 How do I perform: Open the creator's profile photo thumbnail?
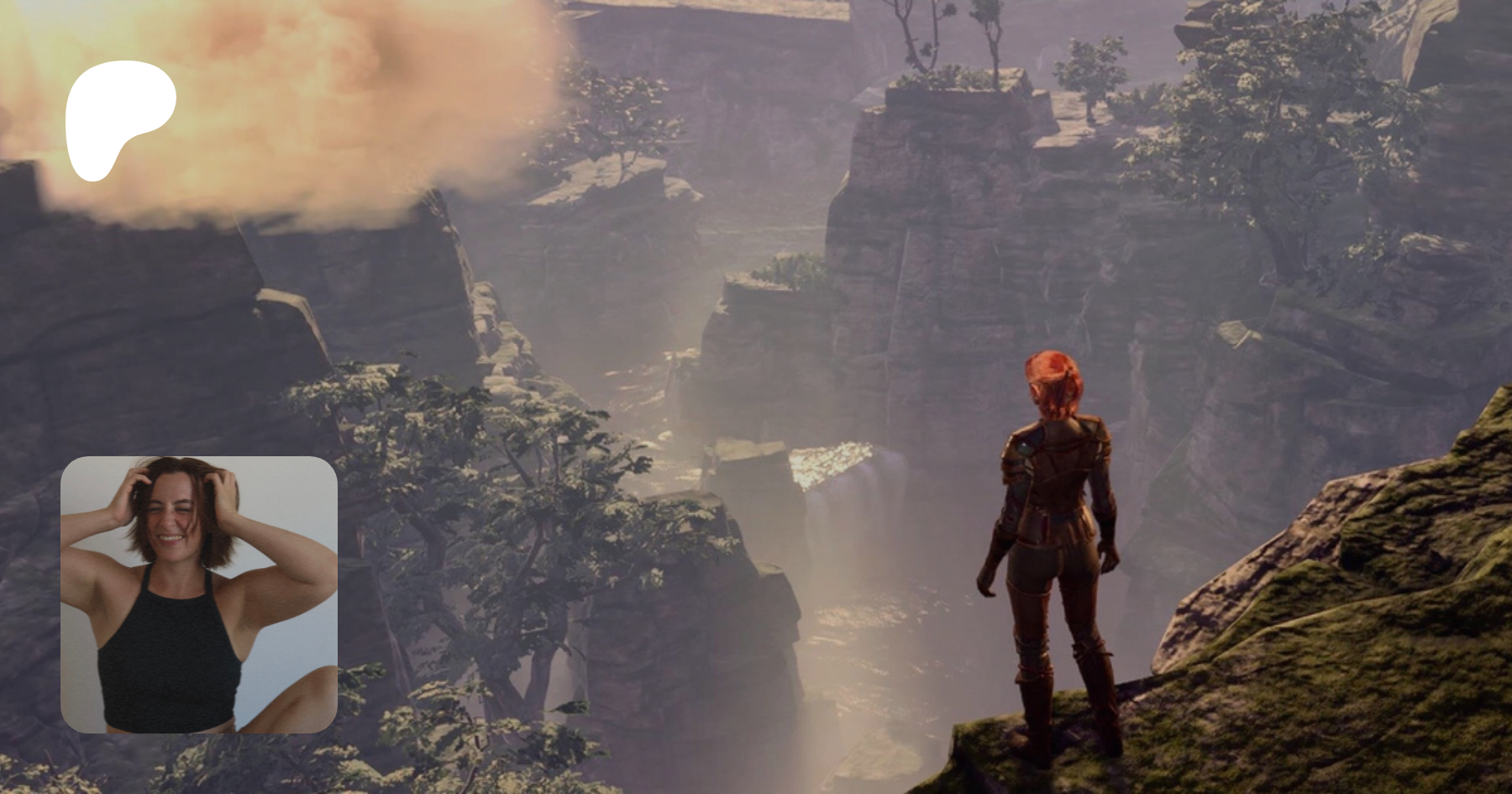point(199,595)
